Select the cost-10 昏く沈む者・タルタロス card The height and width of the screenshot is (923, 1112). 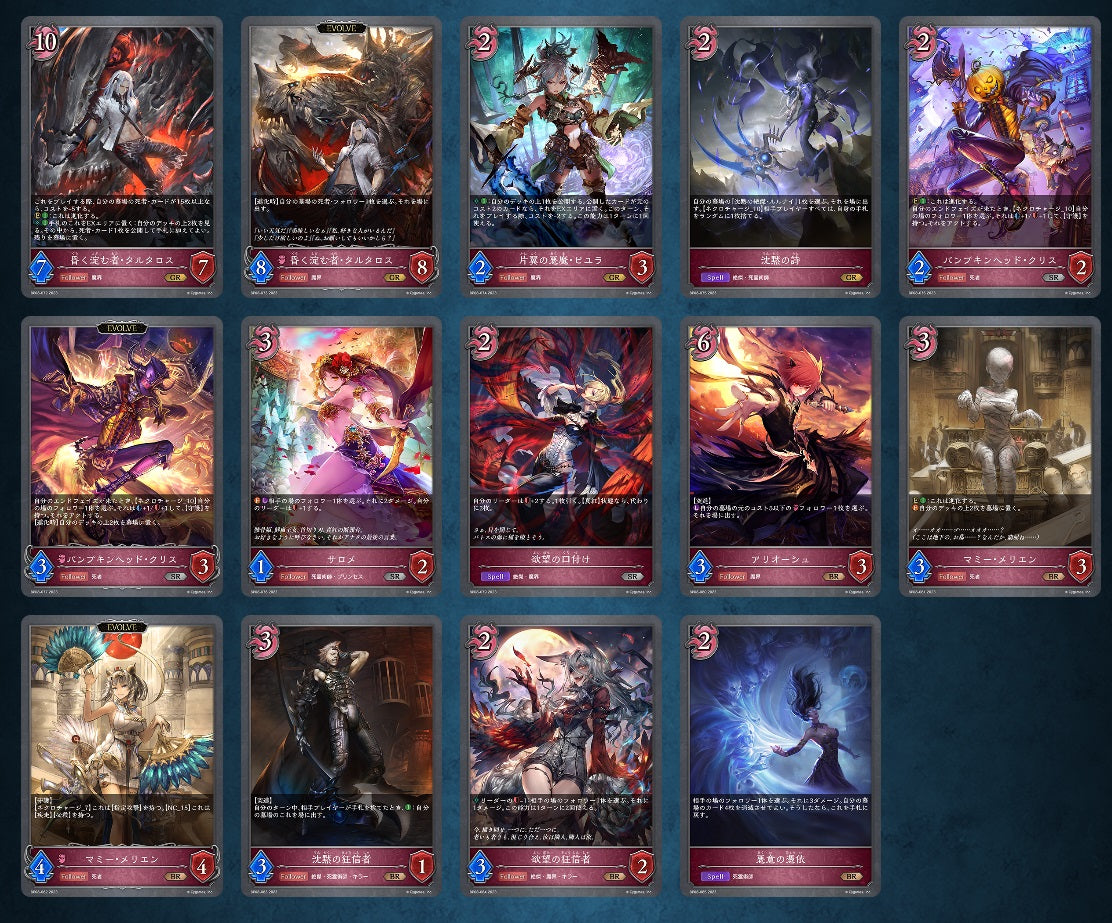121,156
